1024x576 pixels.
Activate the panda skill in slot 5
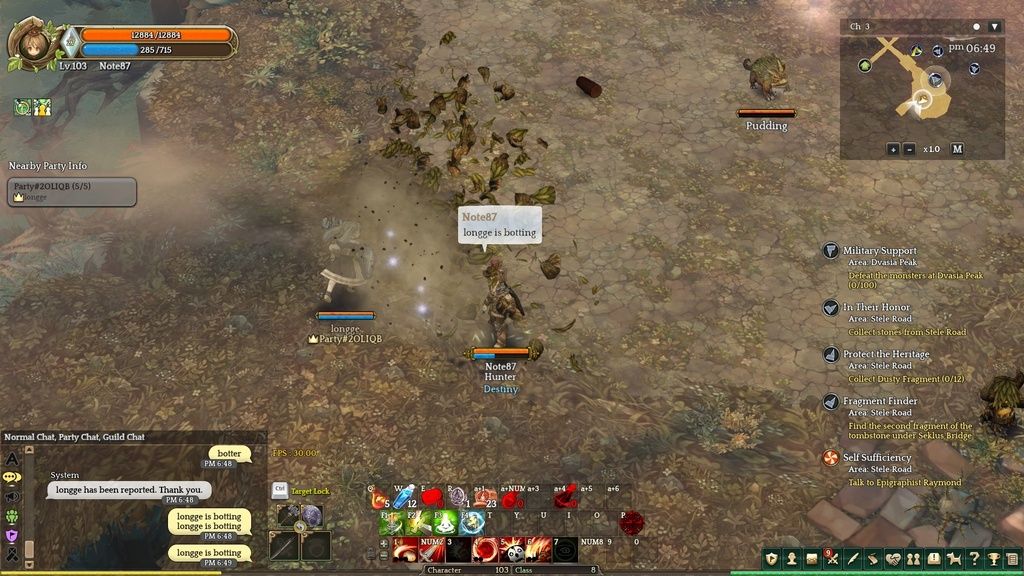(512, 549)
